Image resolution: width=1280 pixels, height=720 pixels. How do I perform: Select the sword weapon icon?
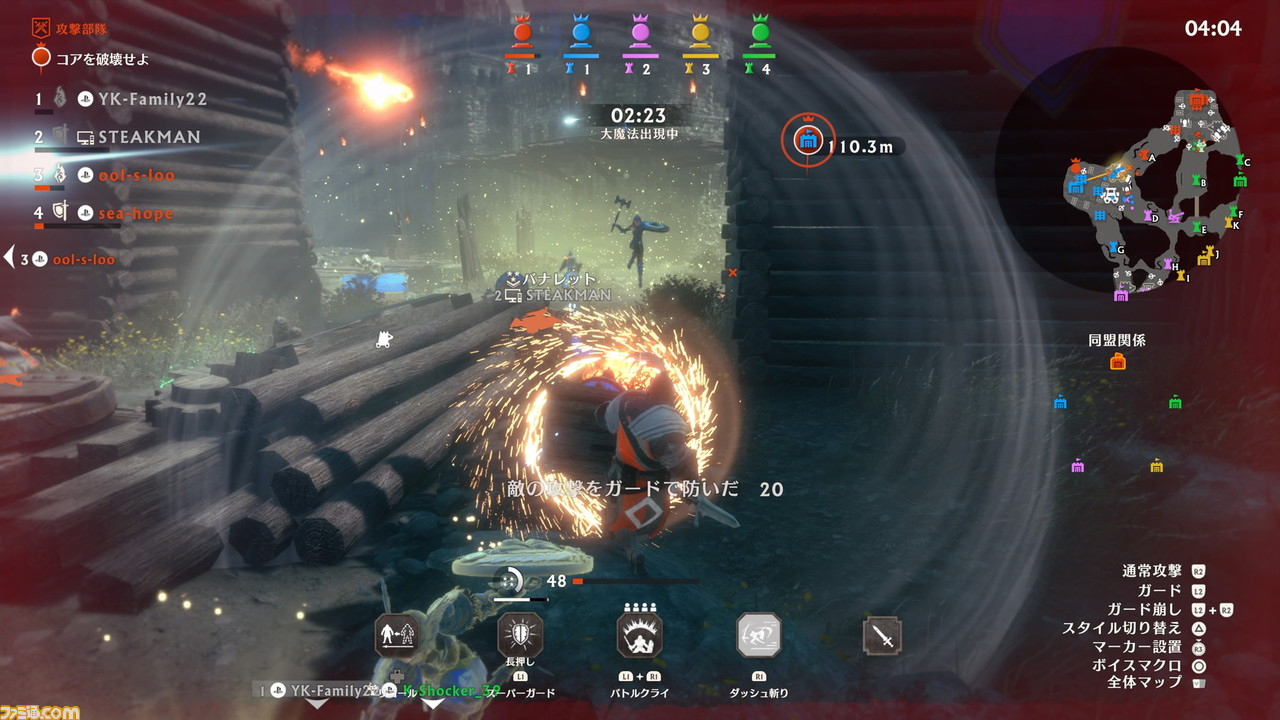[882, 636]
